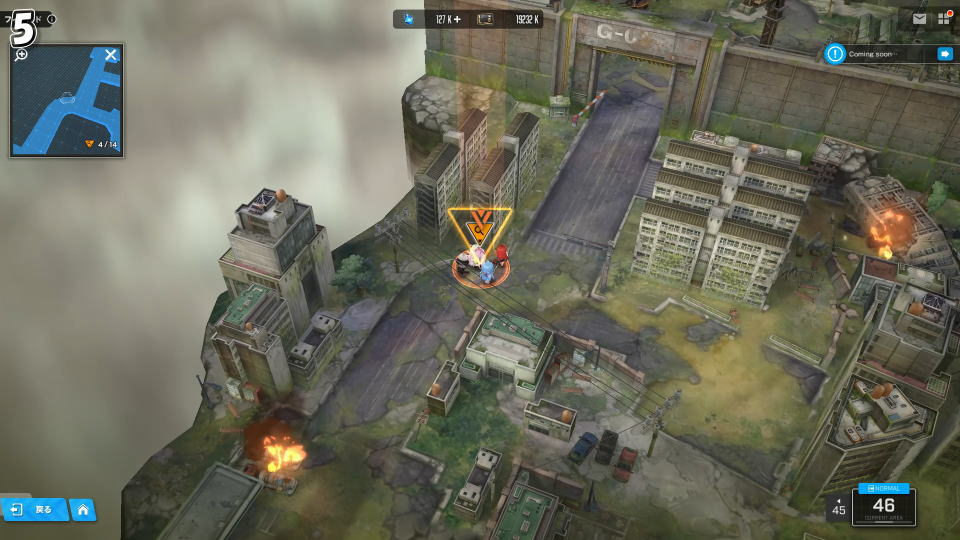Open the grid menu with red notification
The height and width of the screenshot is (540, 960).
point(945,18)
